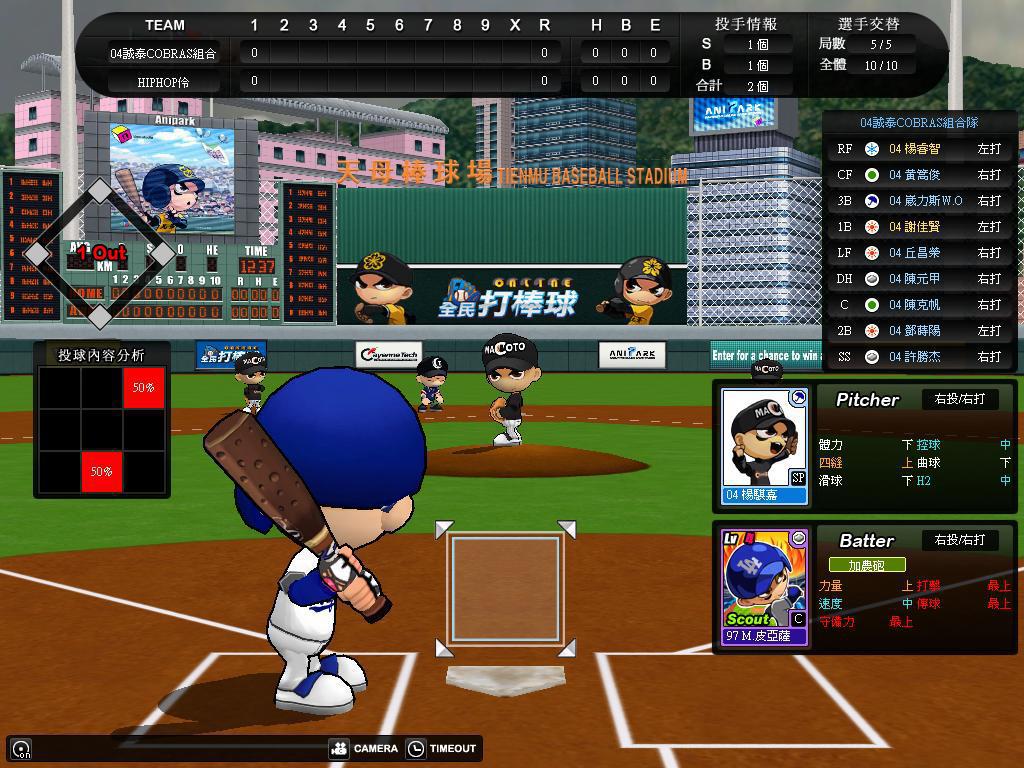Click the base runner diamond indicator
Screen dimensions: 1024x768
(x=99, y=255)
